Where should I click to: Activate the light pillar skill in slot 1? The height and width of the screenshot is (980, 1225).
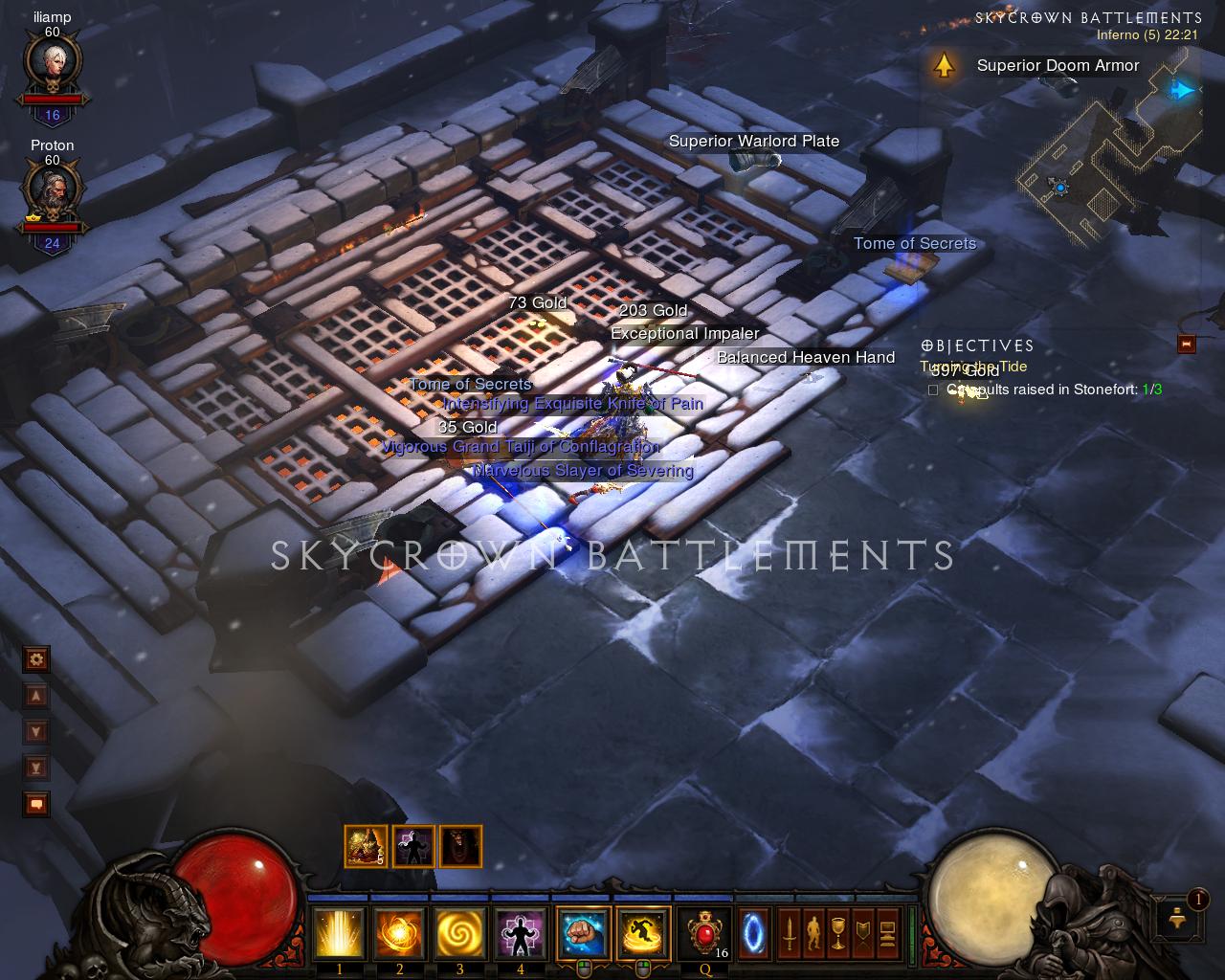[x=339, y=933]
